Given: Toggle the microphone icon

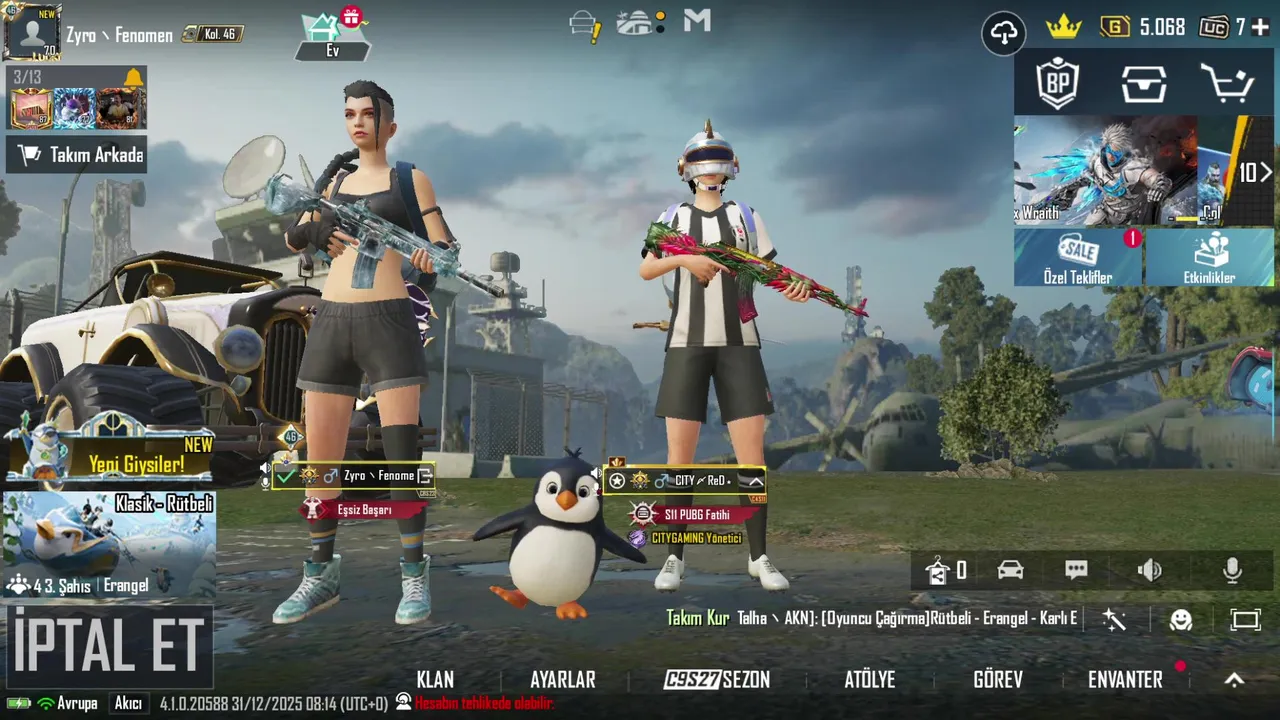Looking at the screenshot, I should pyautogui.click(x=1232, y=570).
